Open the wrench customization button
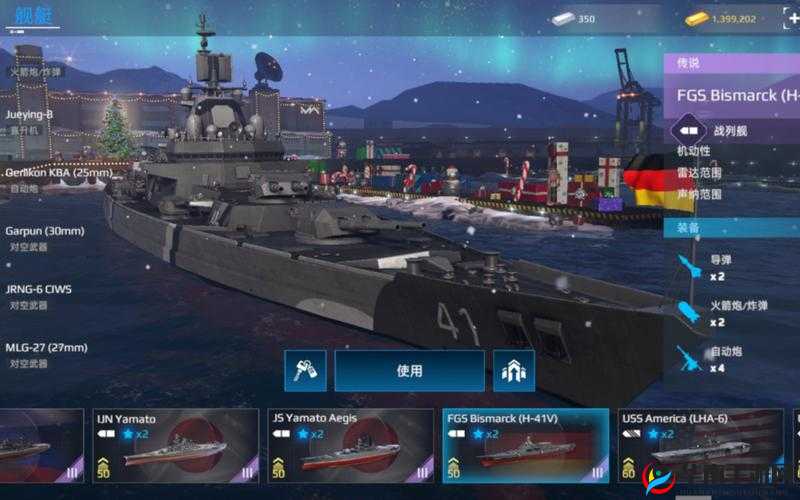Screen dimensions: 800x500 click(305, 371)
